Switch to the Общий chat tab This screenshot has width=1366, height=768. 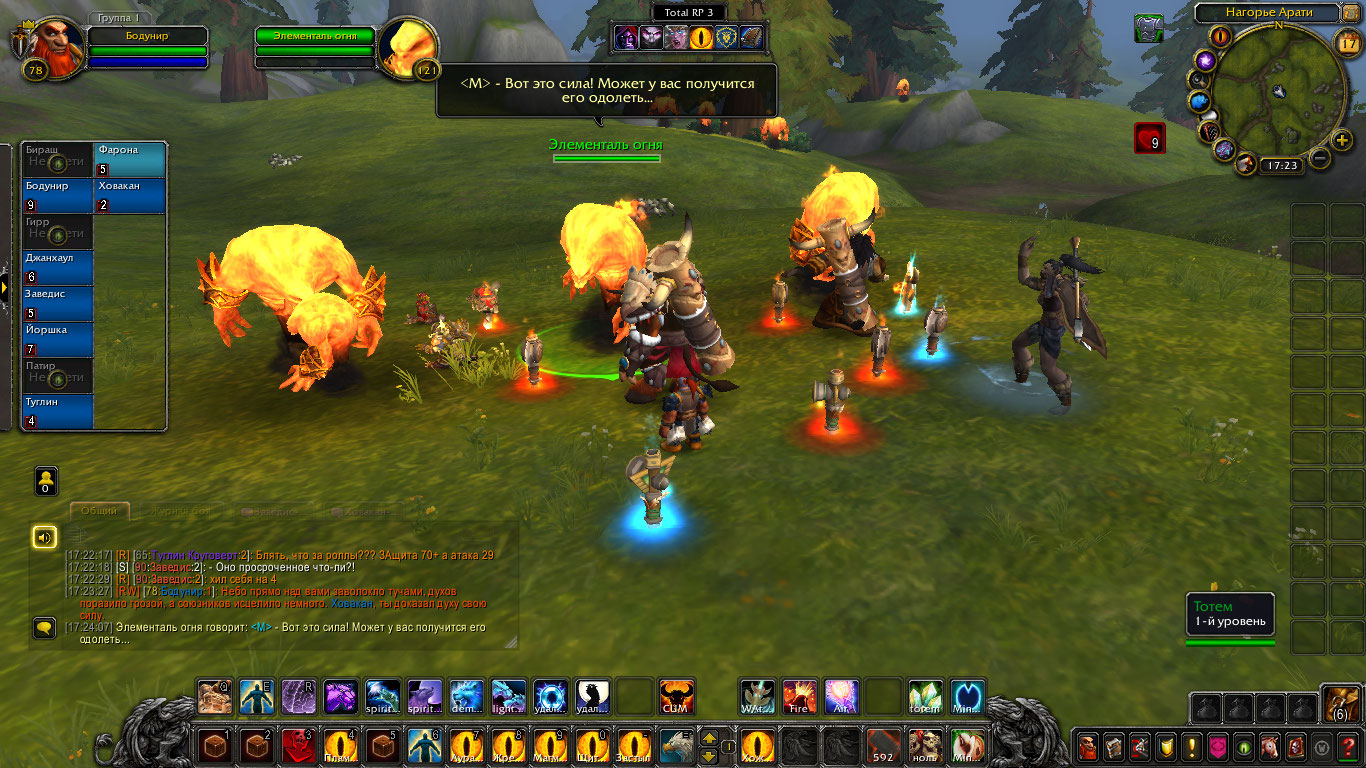tap(99, 511)
